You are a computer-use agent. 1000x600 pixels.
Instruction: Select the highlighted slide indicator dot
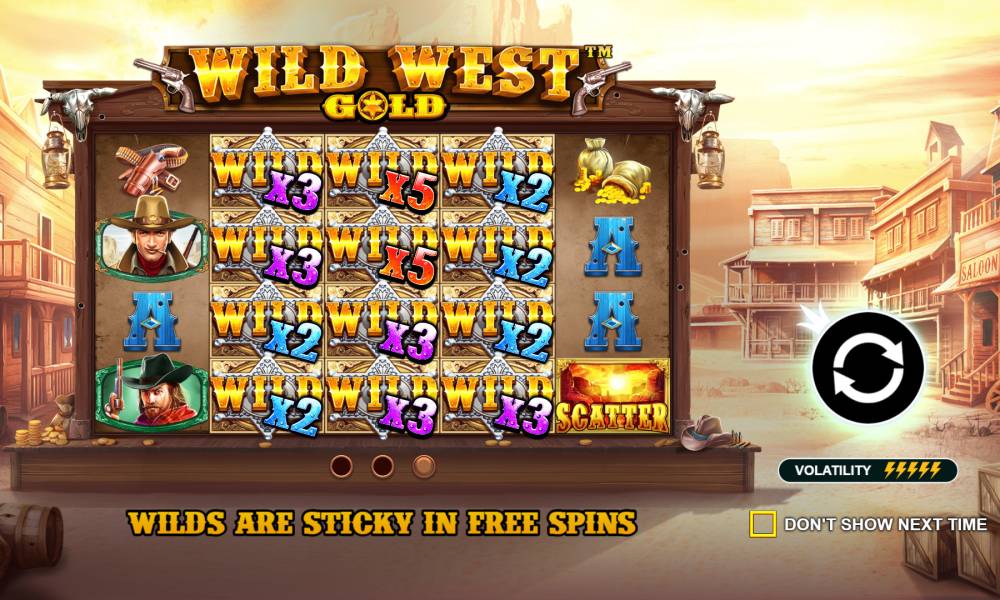click(x=424, y=466)
